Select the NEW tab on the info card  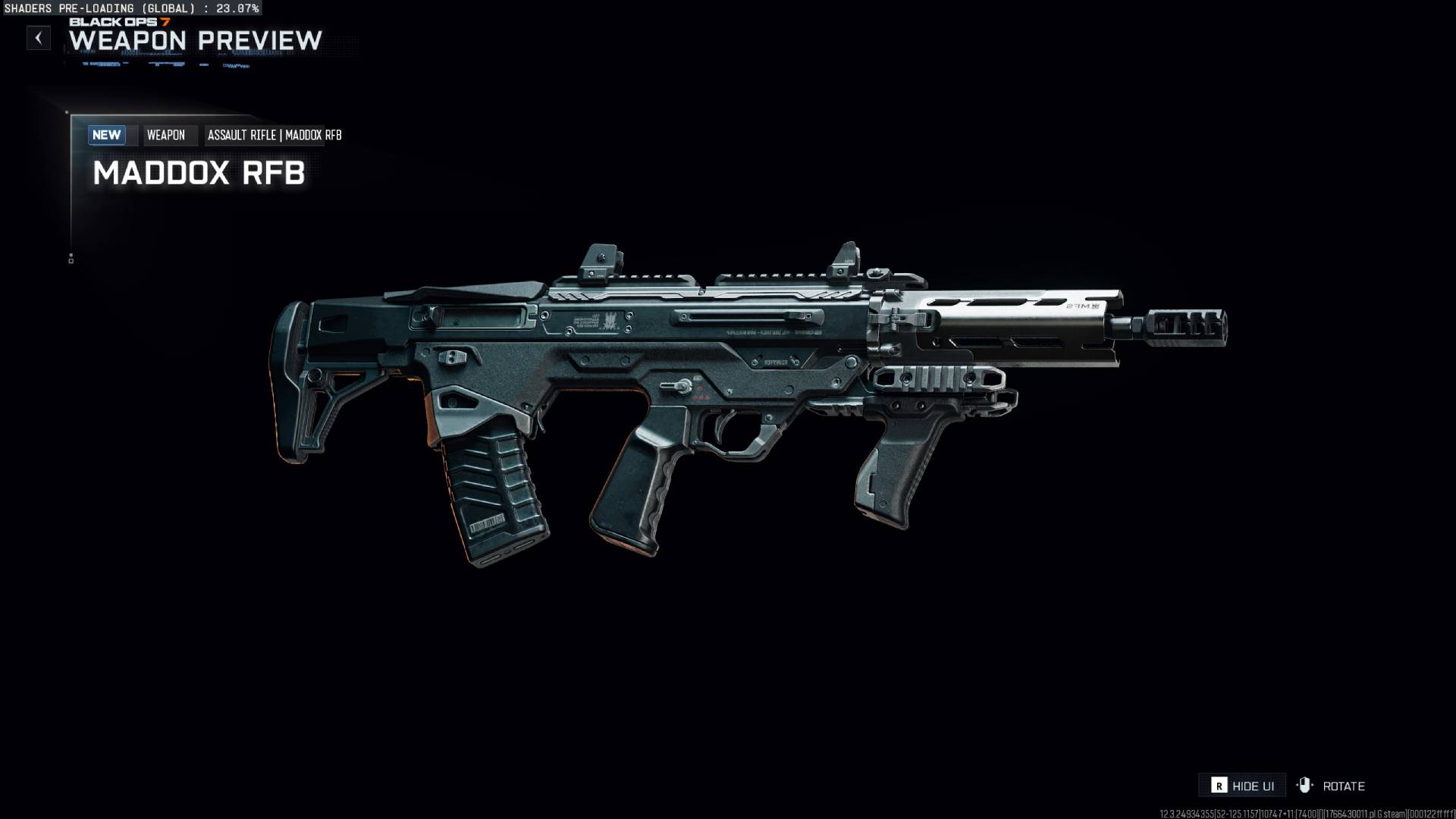tap(107, 135)
